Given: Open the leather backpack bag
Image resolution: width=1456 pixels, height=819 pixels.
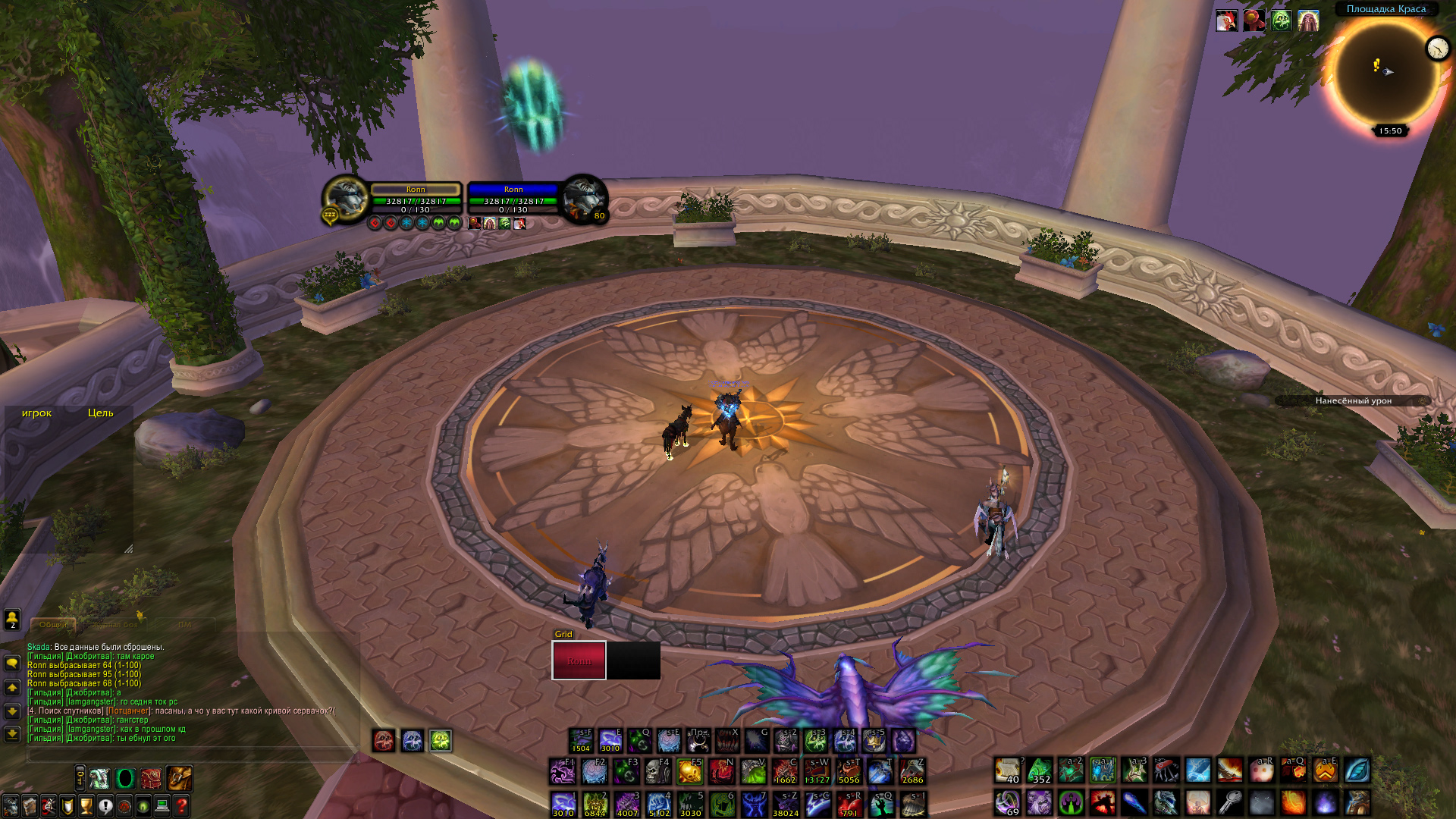Looking at the screenshot, I should tap(179, 778).
